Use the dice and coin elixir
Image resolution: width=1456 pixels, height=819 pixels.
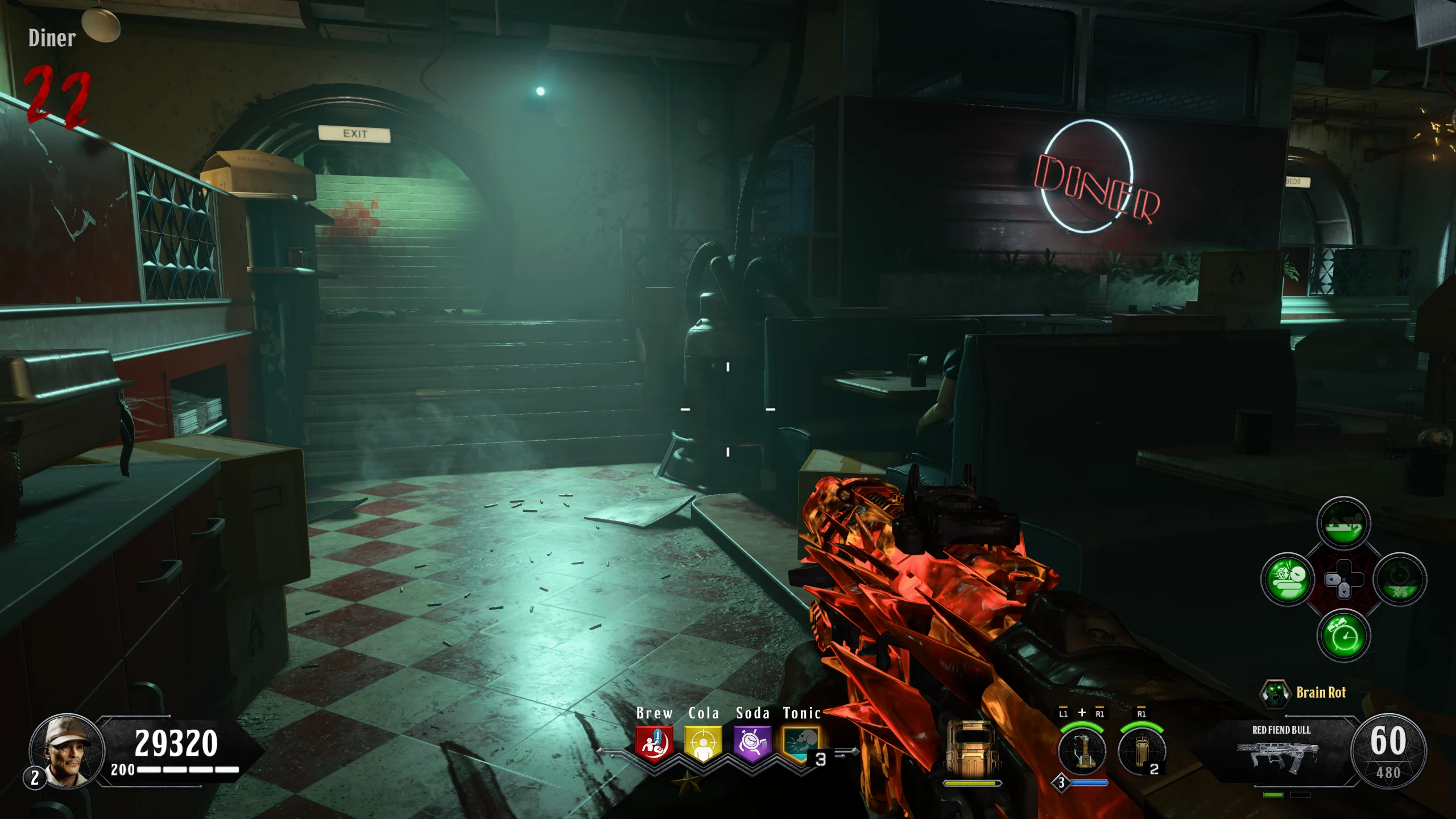click(1288, 580)
